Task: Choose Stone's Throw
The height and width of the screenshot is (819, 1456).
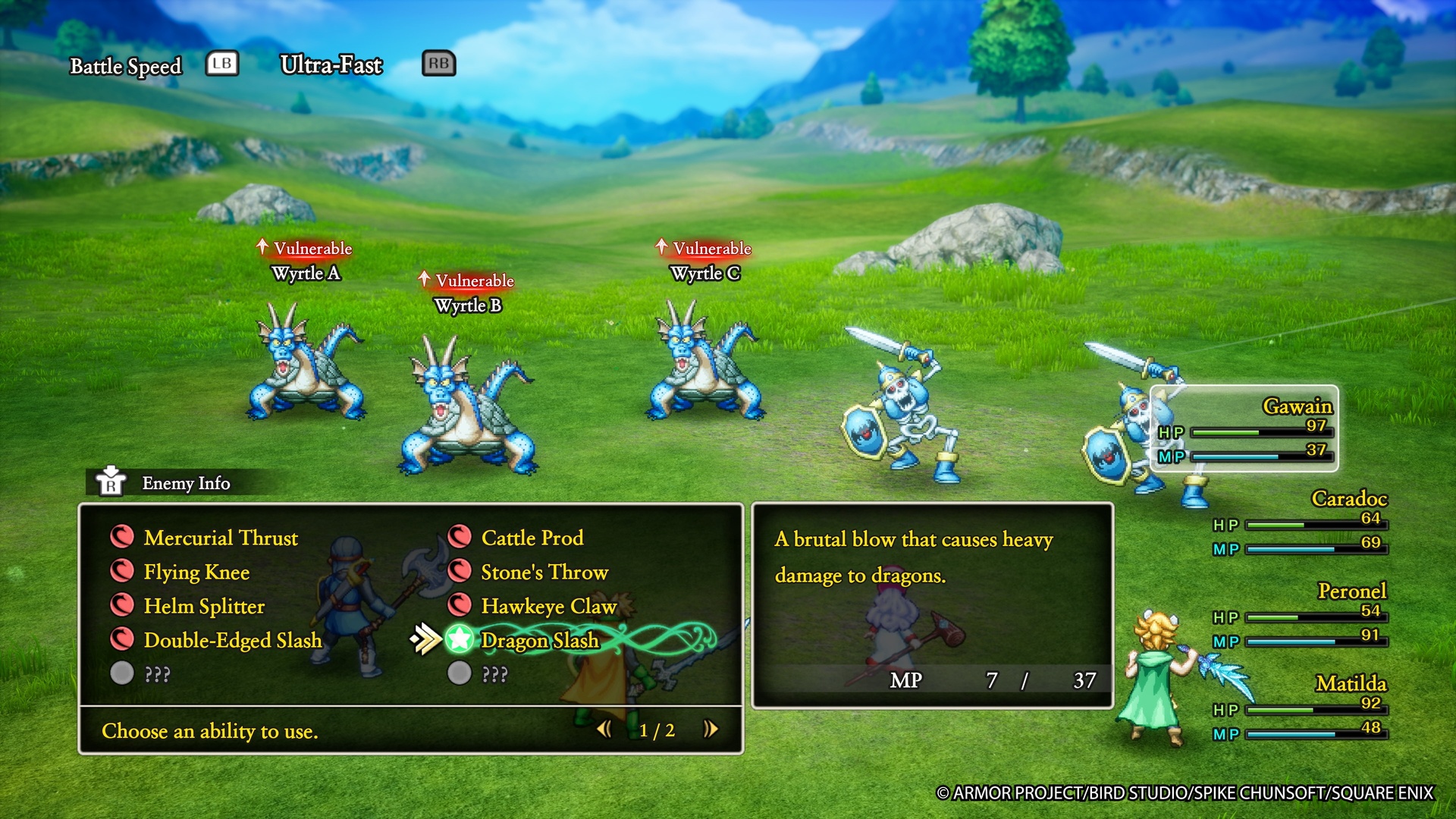Action: 544,572
